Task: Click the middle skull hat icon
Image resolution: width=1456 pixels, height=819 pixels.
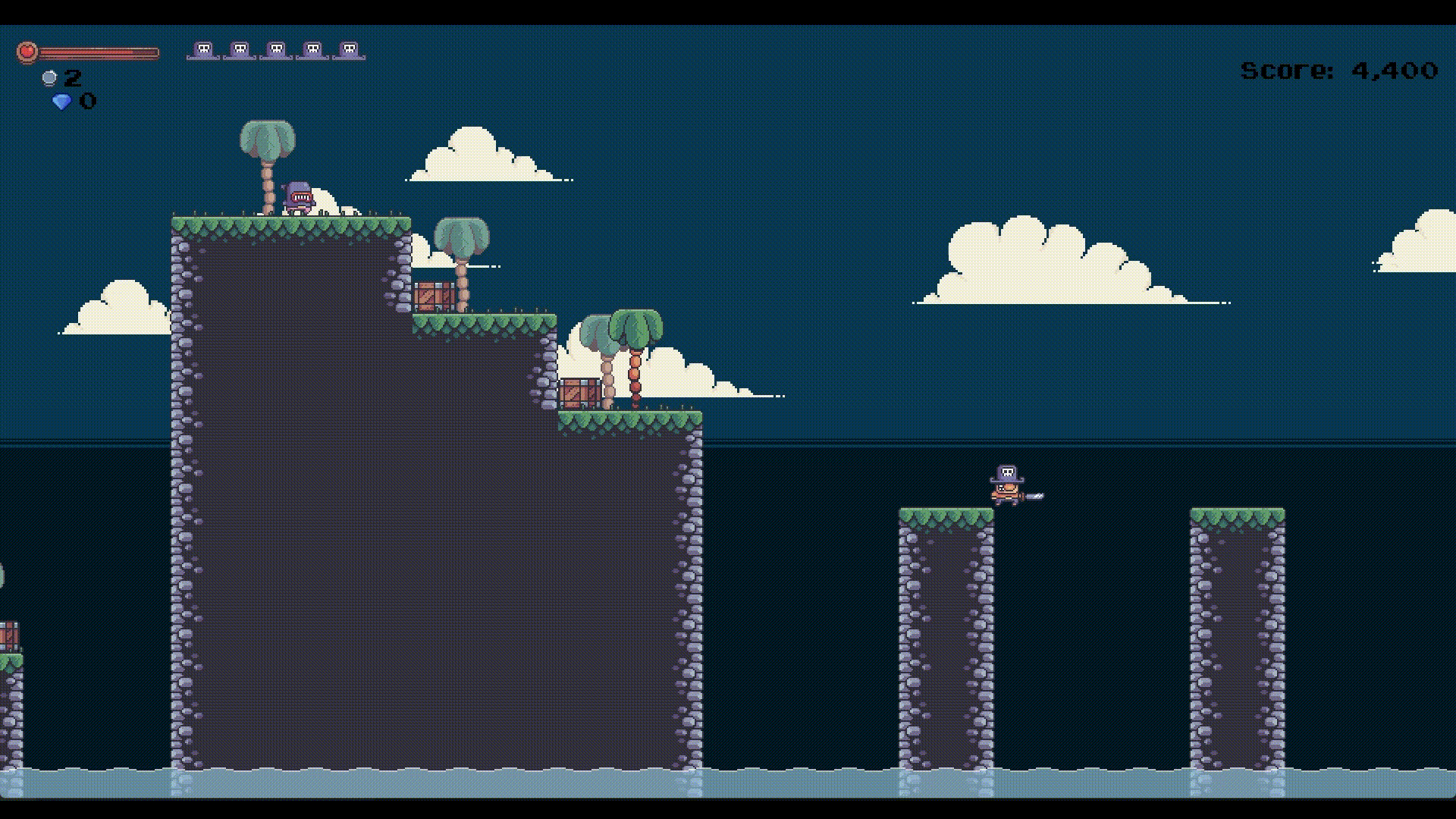Action: (275, 49)
